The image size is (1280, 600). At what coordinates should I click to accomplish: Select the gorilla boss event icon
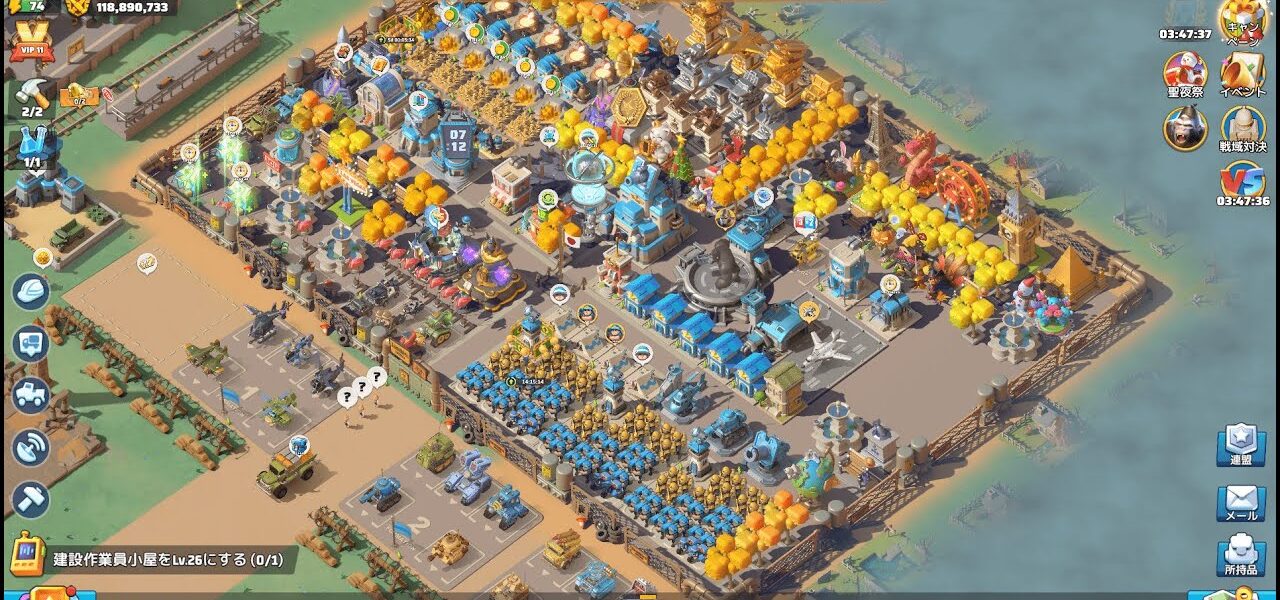tap(1185, 128)
